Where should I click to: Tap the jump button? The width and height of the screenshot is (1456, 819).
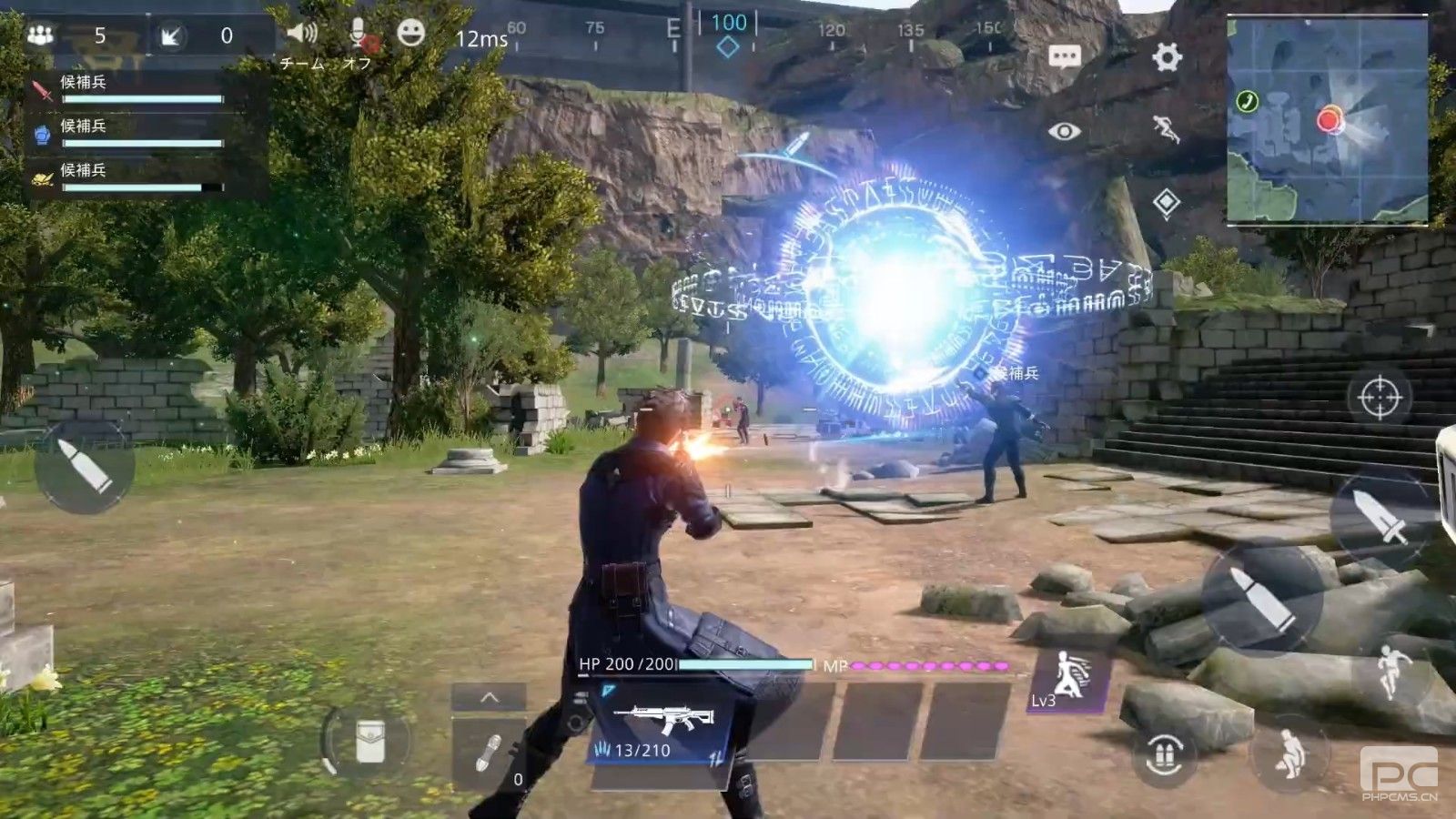point(1389,672)
